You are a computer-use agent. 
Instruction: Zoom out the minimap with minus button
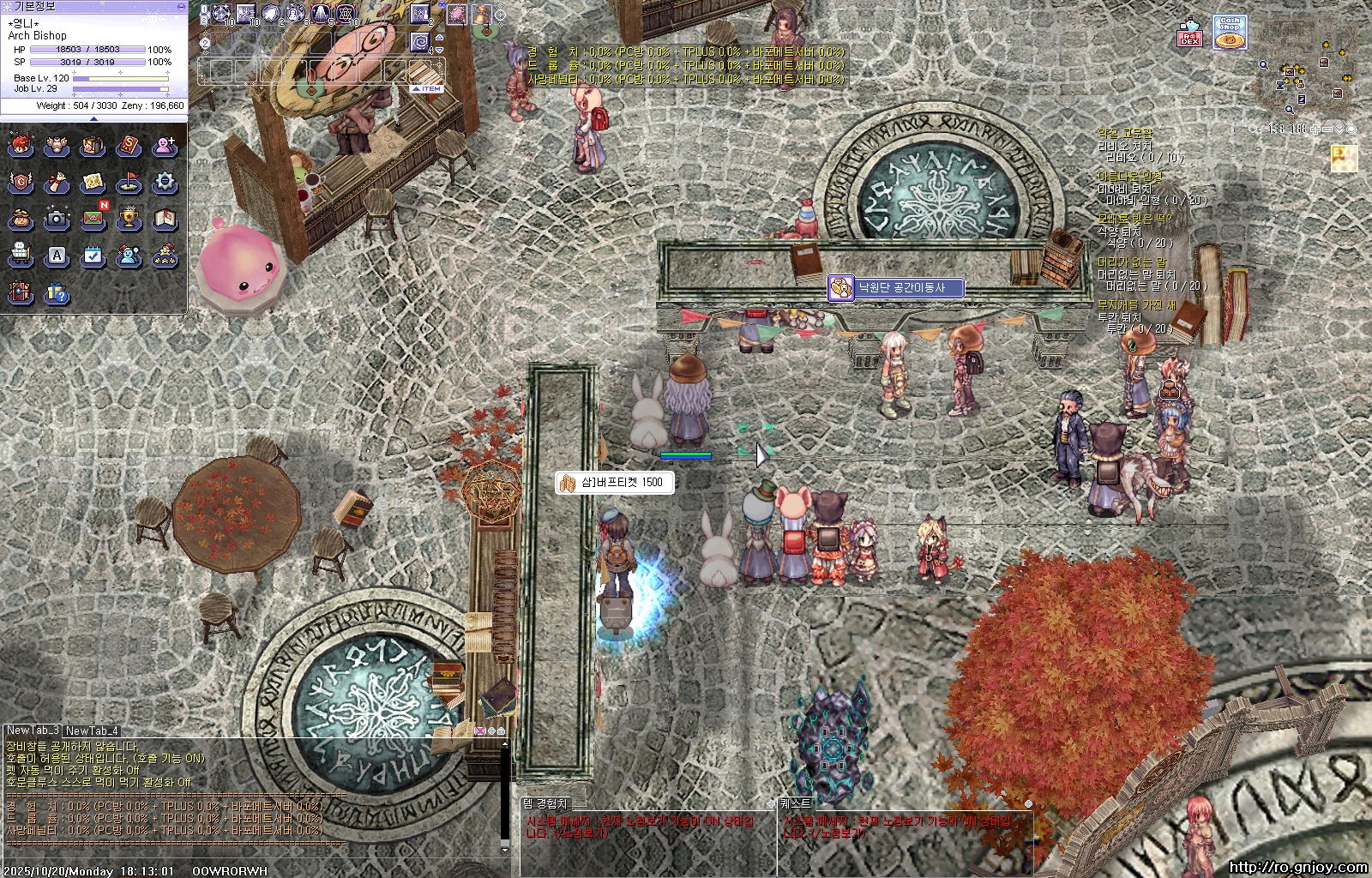[x=1327, y=129]
